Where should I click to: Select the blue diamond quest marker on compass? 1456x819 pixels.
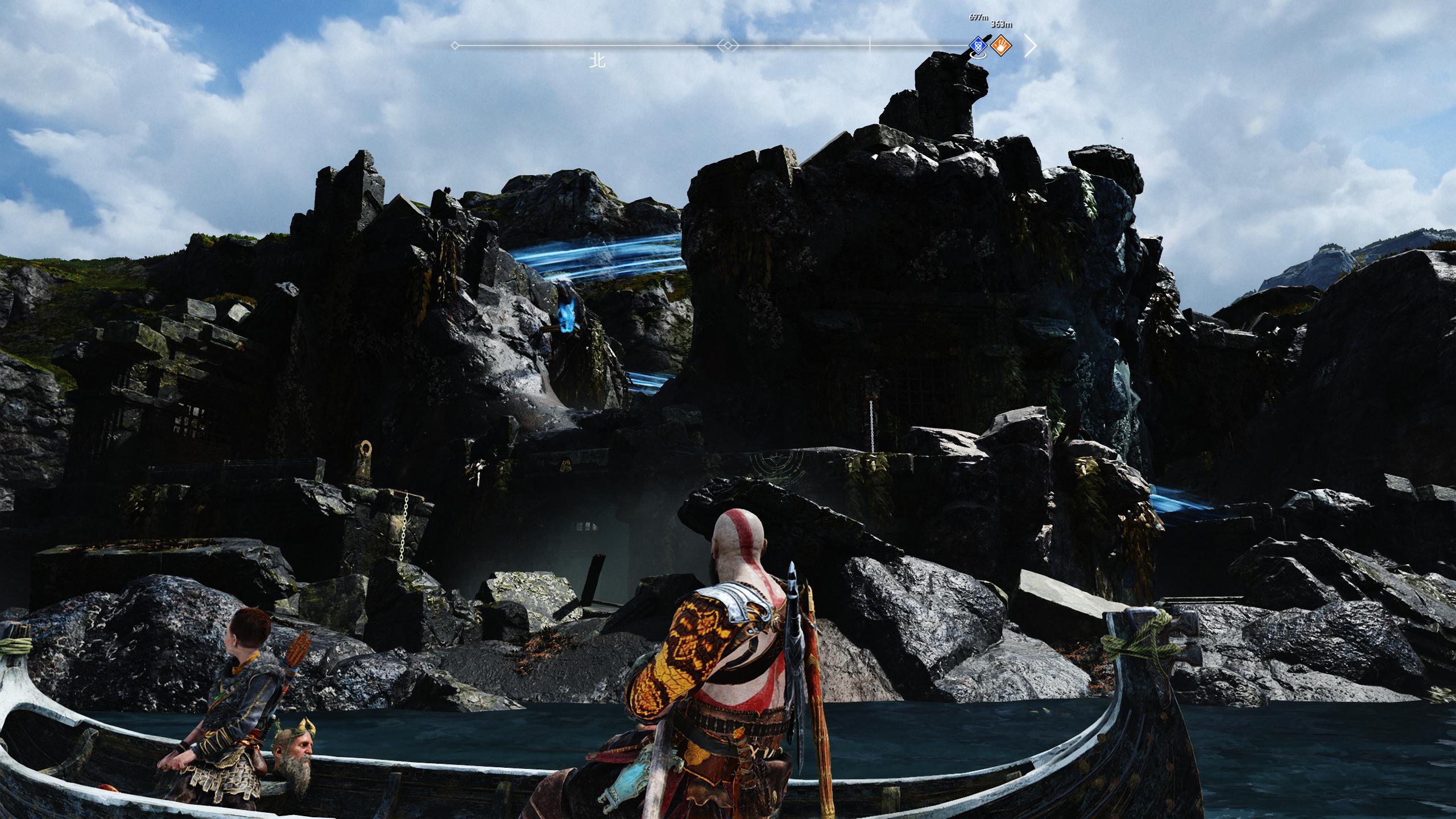click(x=978, y=45)
